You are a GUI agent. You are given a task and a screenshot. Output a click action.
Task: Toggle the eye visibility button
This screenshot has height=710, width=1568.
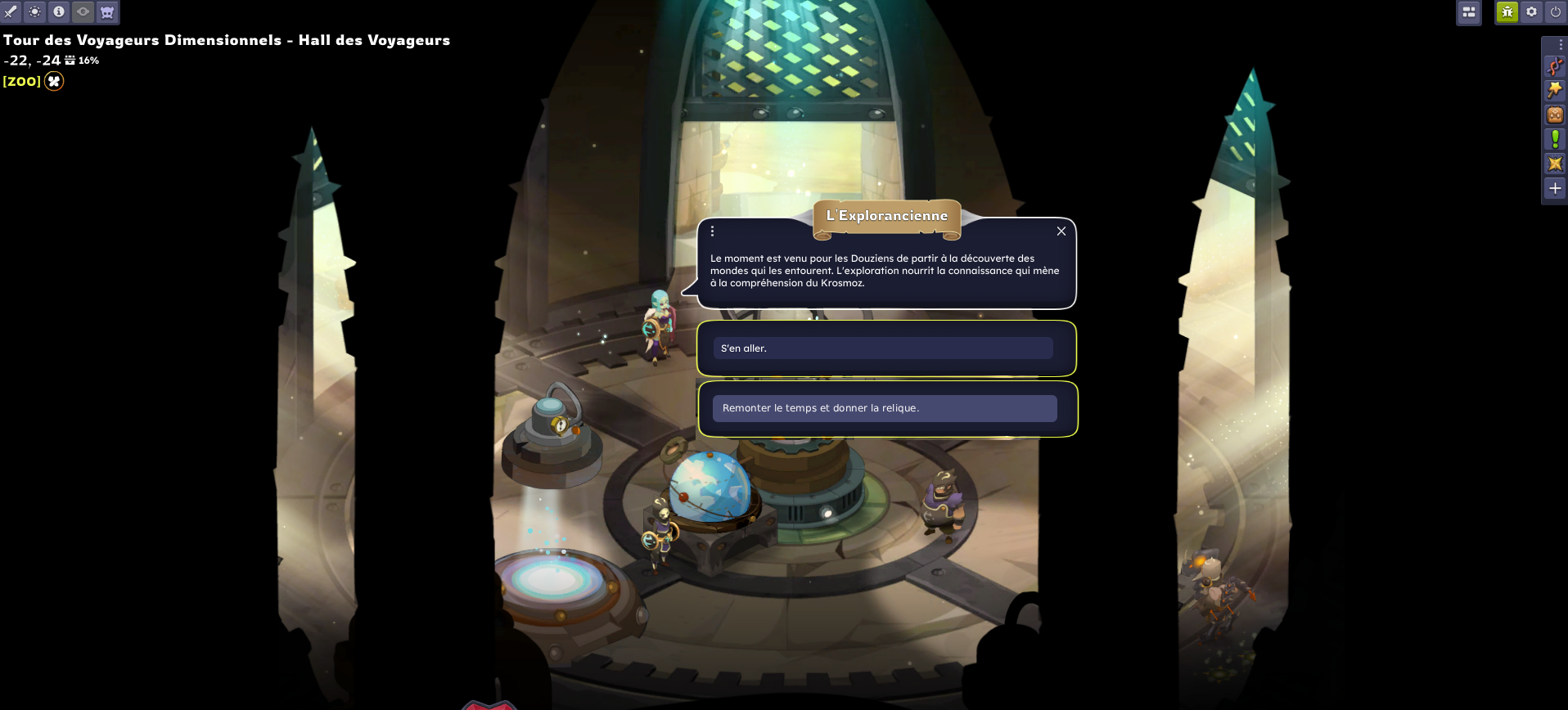pos(83,12)
